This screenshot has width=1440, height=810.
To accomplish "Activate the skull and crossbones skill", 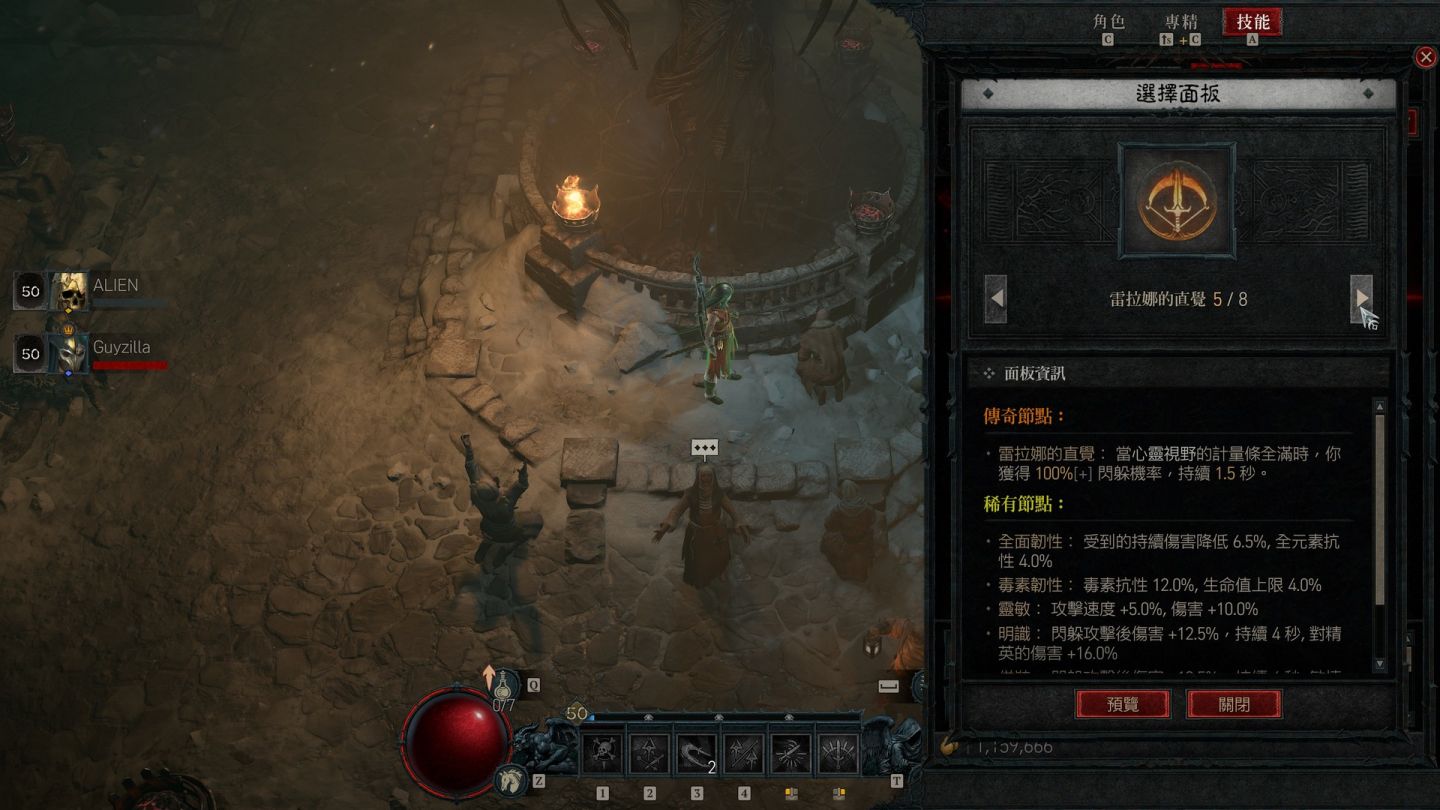I will tap(603, 754).
